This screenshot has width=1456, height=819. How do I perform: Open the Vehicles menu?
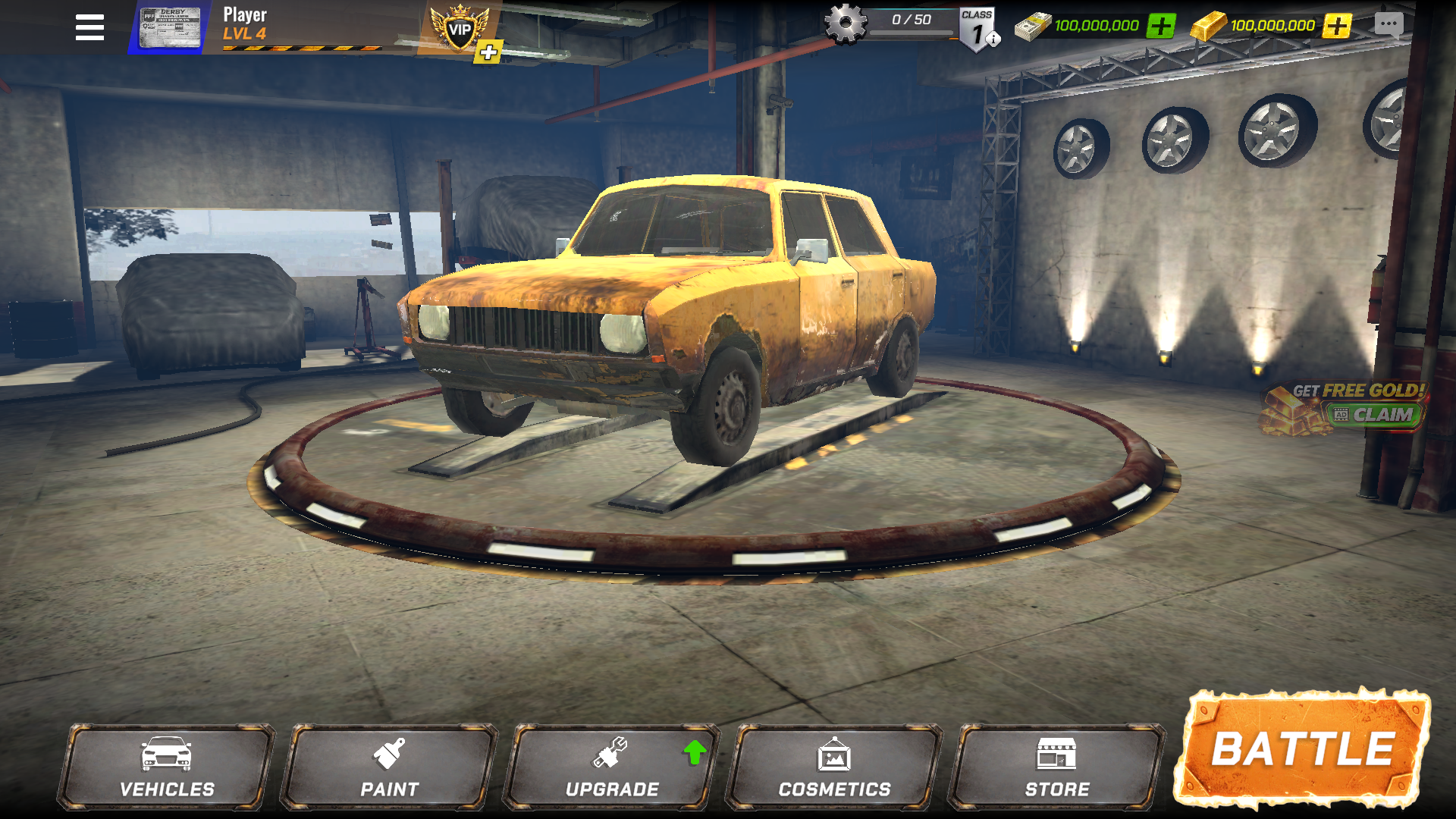coord(167,767)
